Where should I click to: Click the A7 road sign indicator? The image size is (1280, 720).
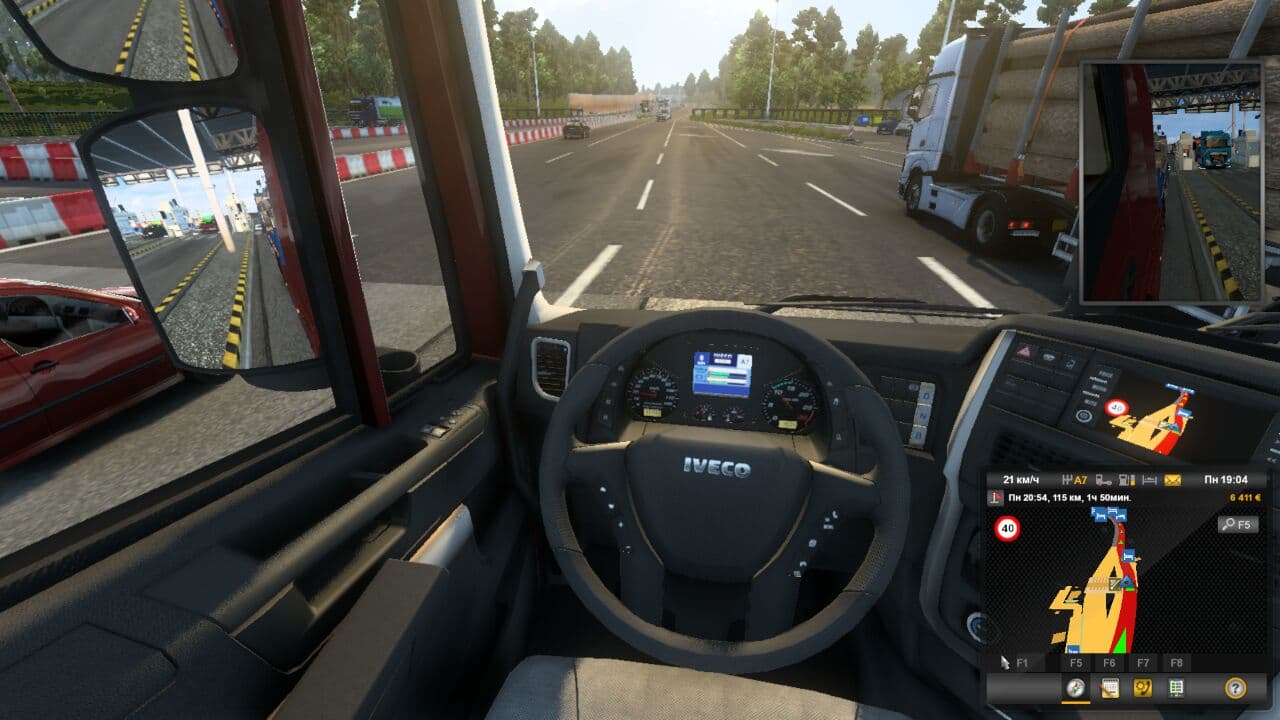coord(1079,480)
